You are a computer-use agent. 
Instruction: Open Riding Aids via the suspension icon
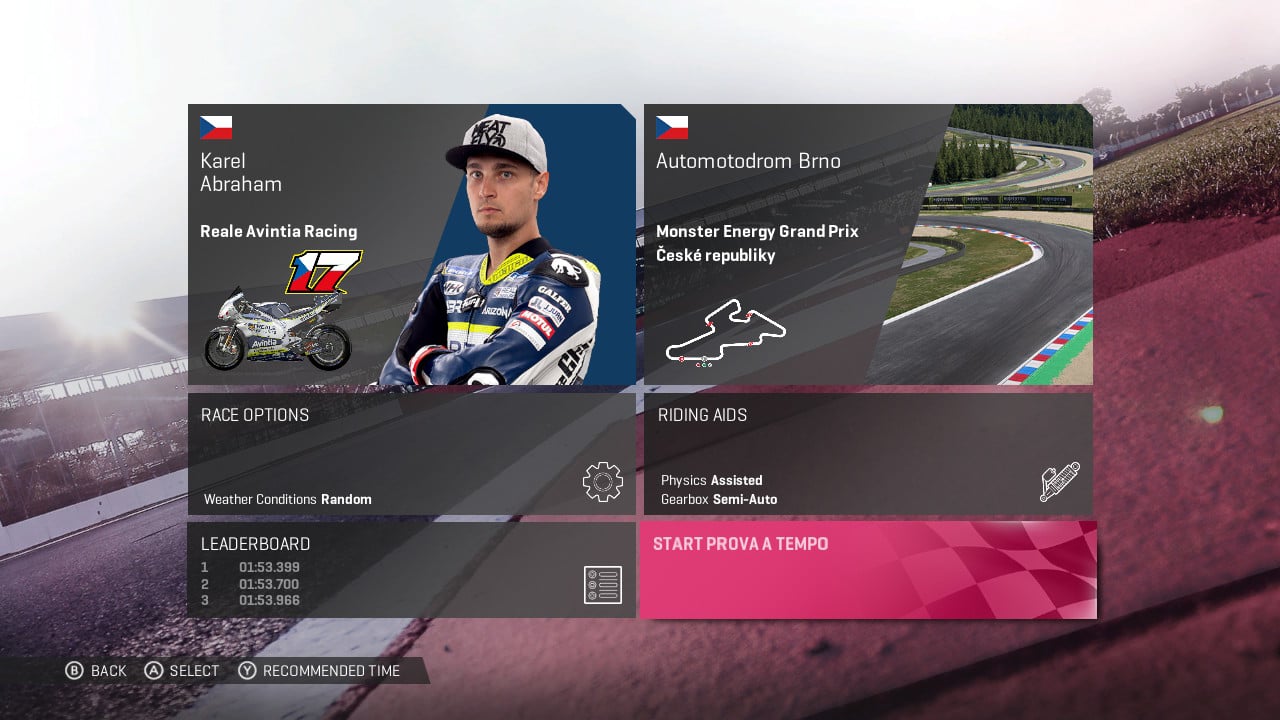(x=1060, y=480)
